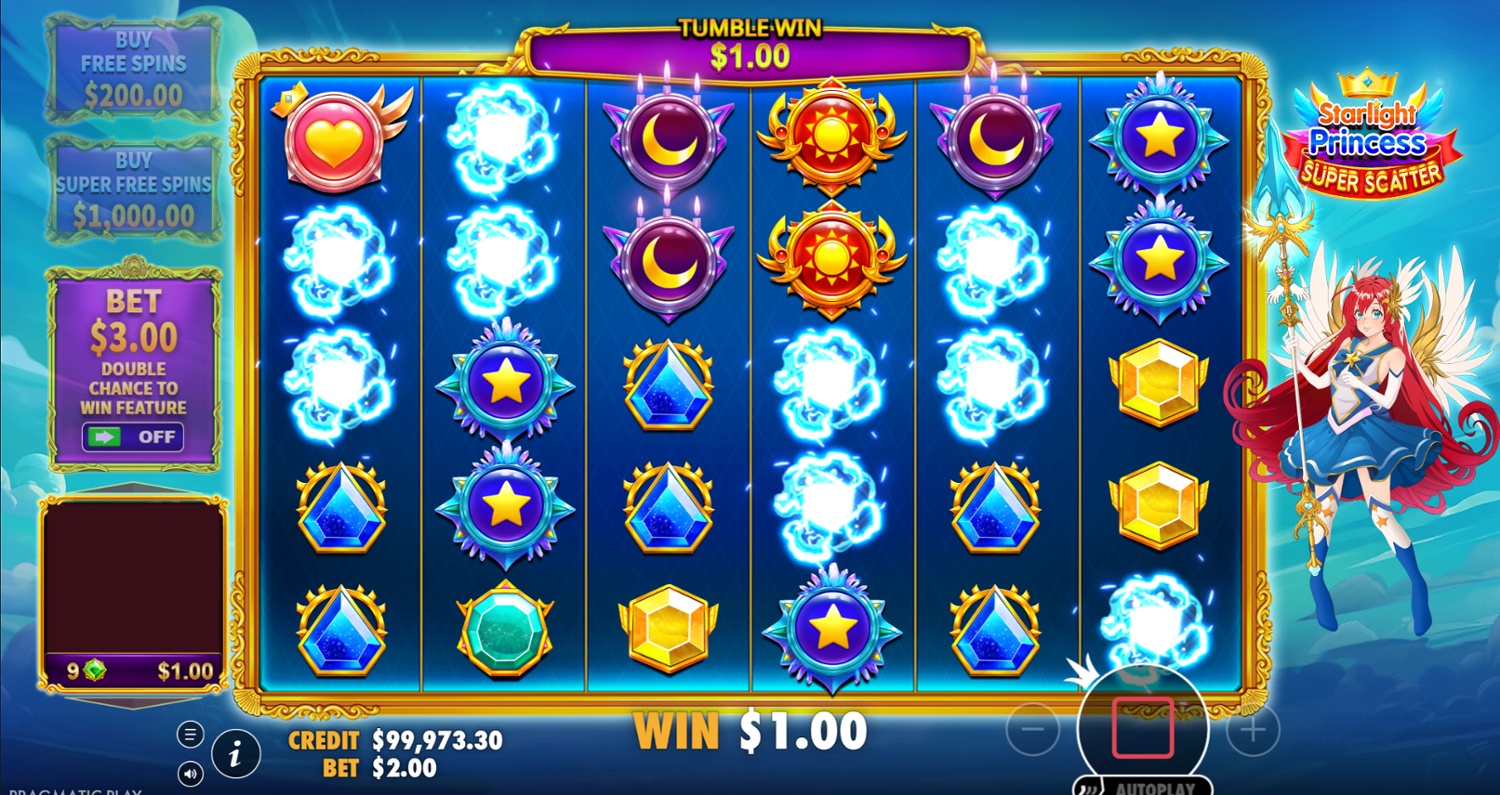1500x795 pixels.
Task: Toggle the Double Chance feature switch
Action: tap(134, 437)
